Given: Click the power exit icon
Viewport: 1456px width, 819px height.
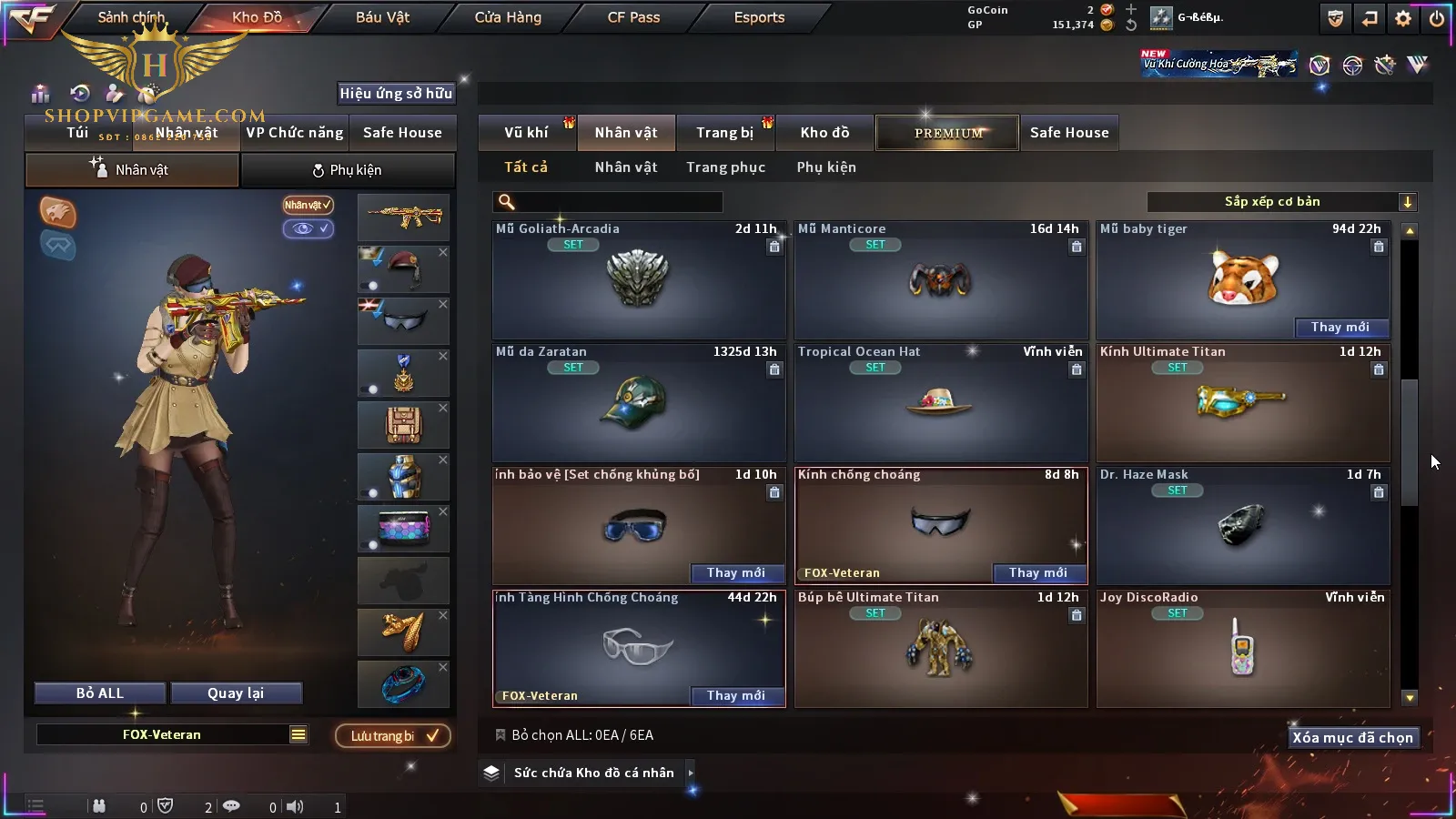Looking at the screenshot, I should tap(1436, 18).
